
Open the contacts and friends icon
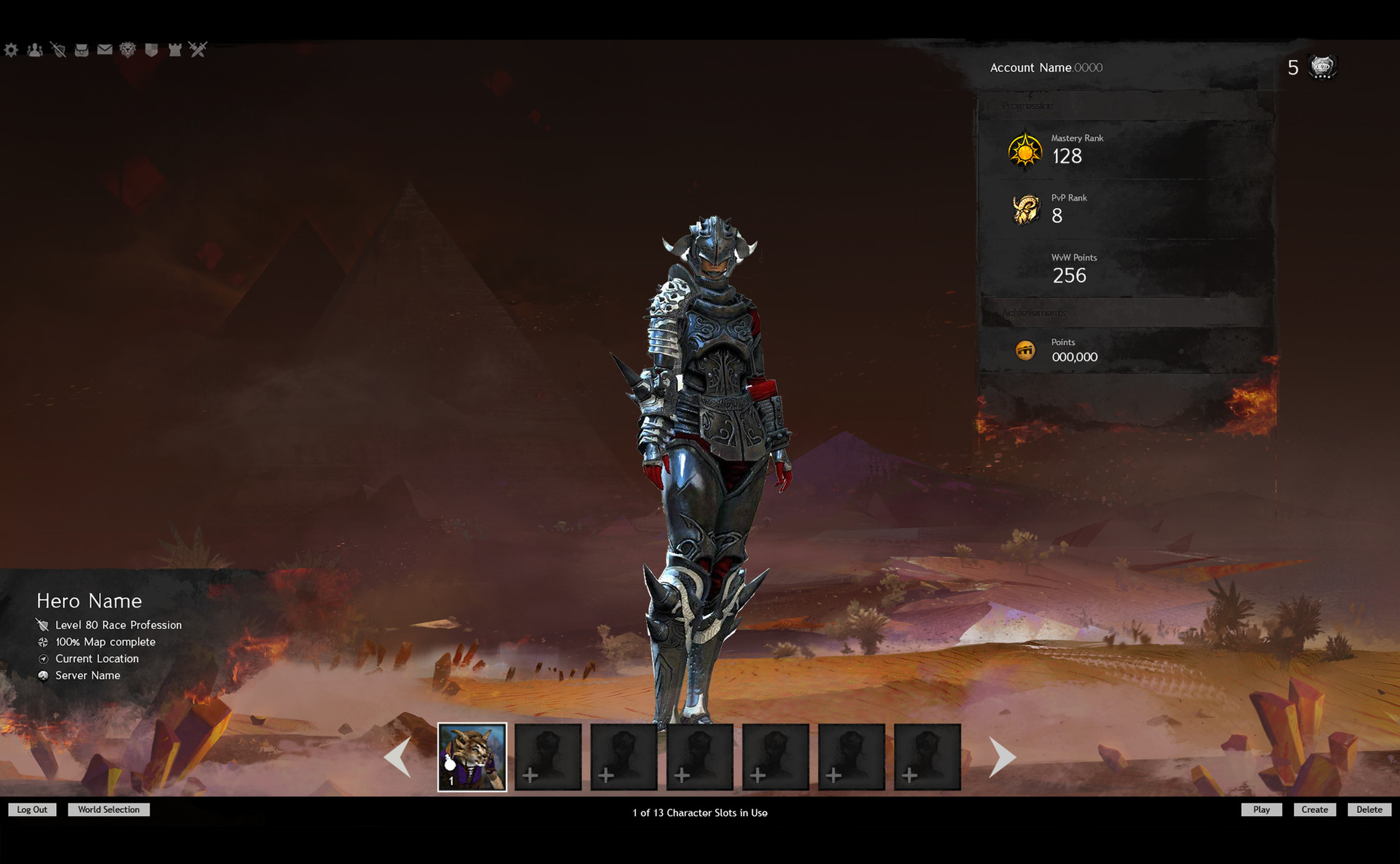(x=35, y=50)
